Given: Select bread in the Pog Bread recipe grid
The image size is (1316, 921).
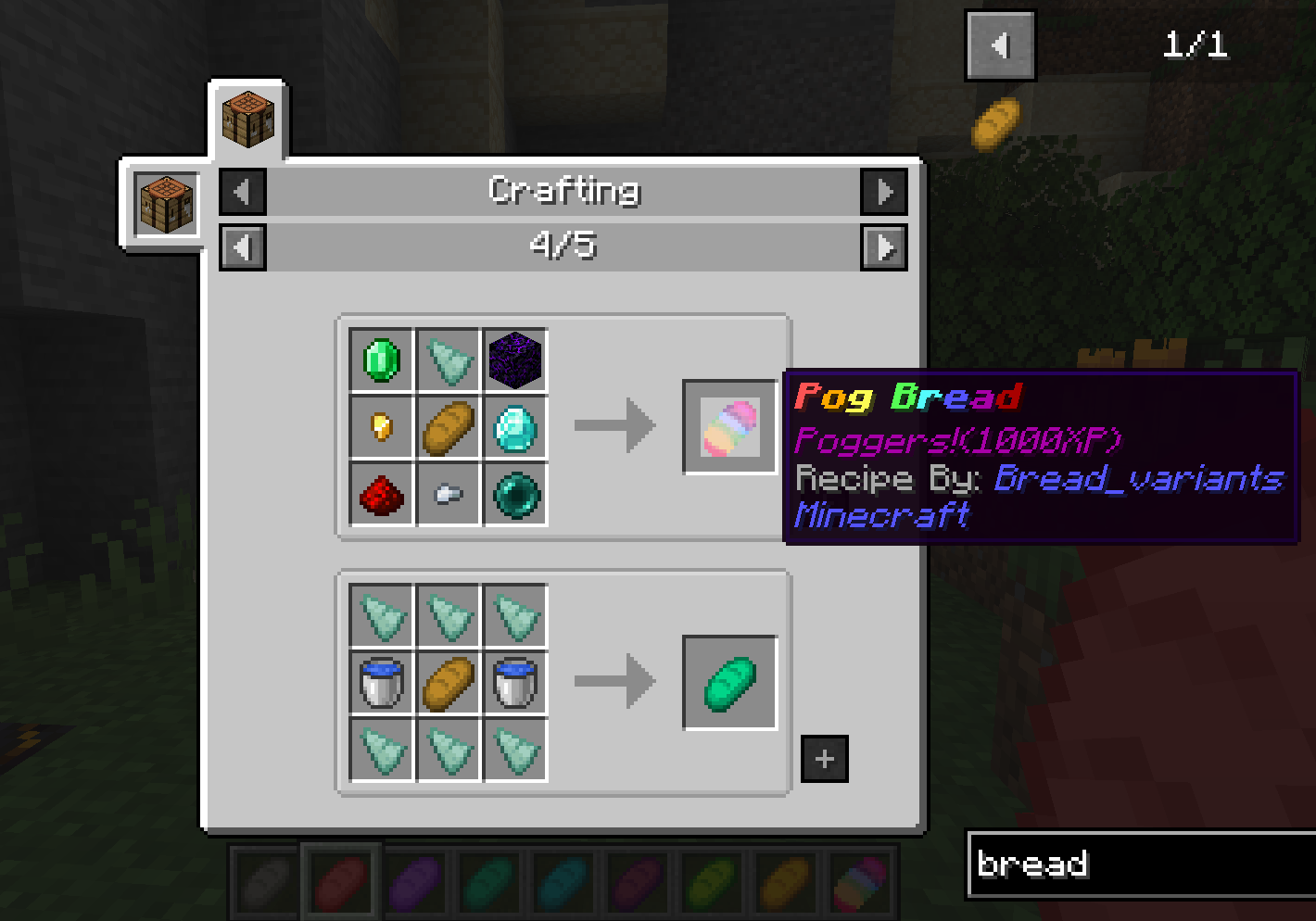Looking at the screenshot, I should [x=449, y=427].
